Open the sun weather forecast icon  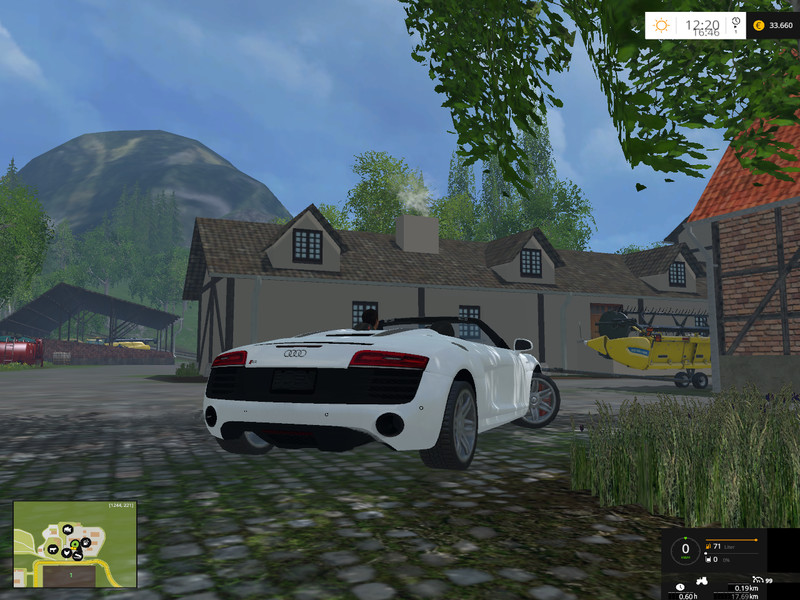click(662, 25)
